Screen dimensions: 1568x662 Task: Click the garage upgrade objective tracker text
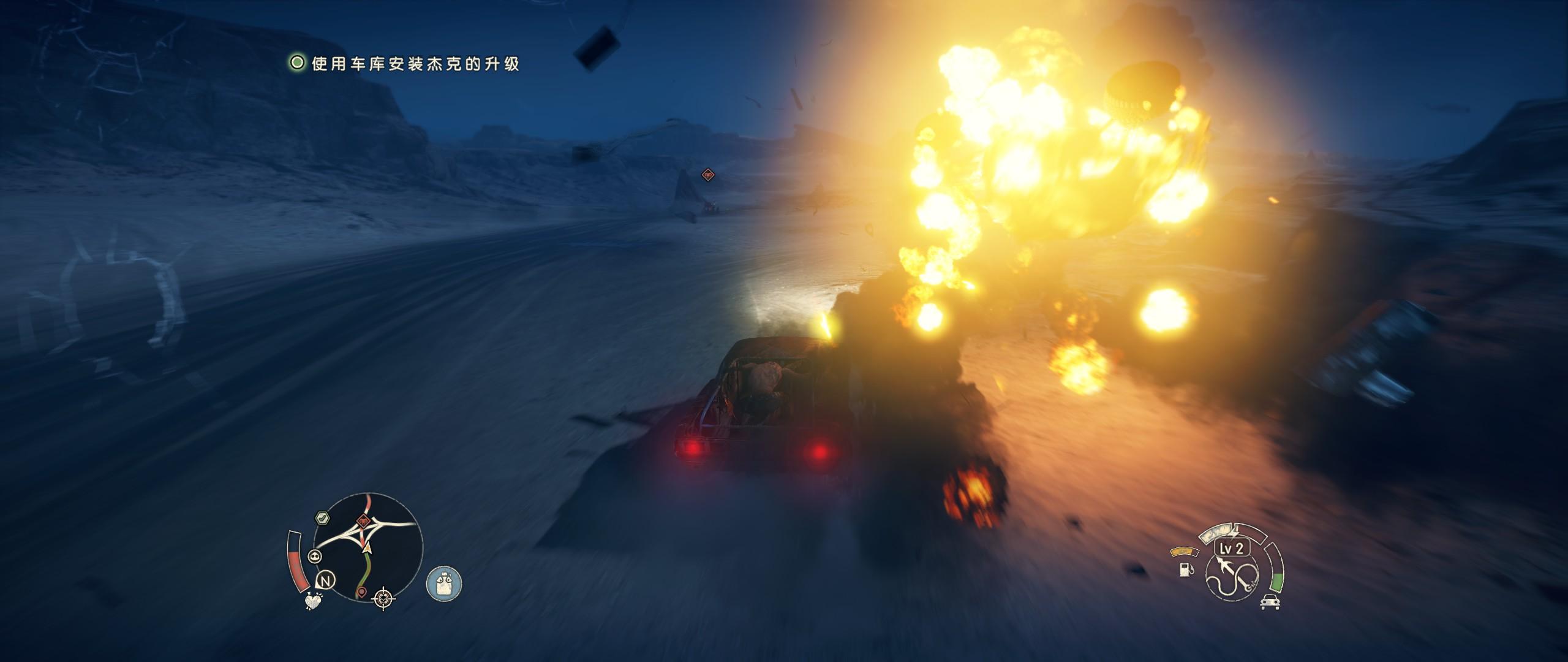pyautogui.click(x=415, y=64)
